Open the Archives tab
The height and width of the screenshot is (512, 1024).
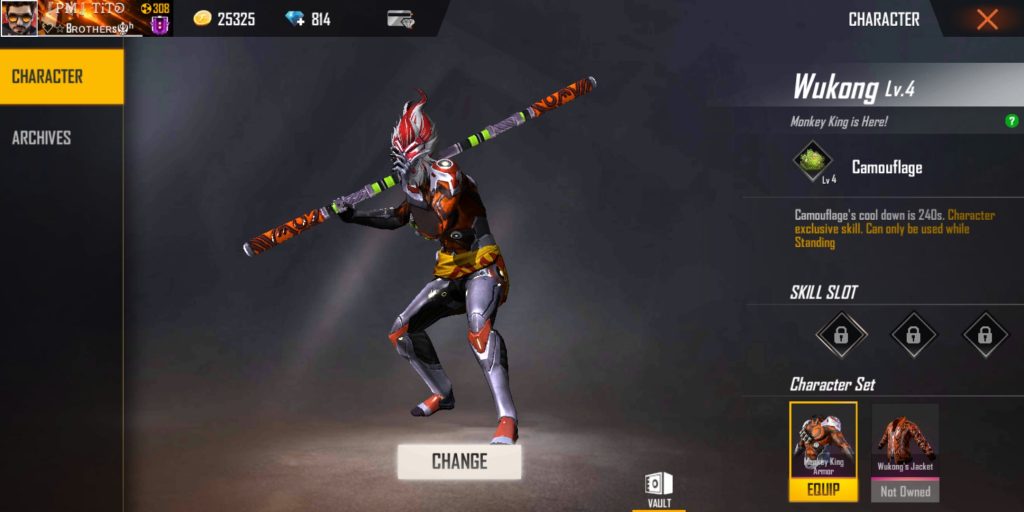[41, 138]
